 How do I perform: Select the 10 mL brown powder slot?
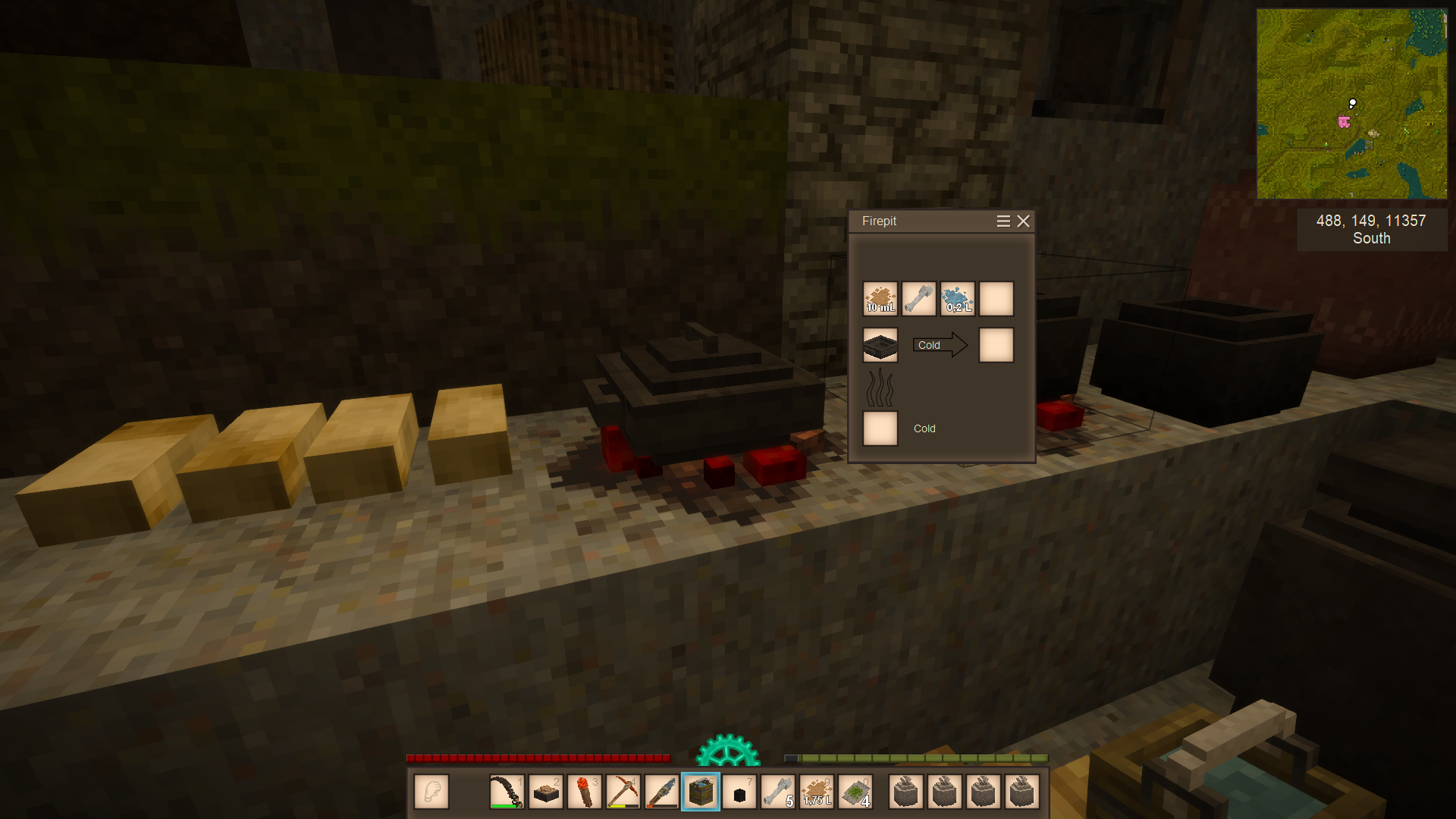(880, 299)
